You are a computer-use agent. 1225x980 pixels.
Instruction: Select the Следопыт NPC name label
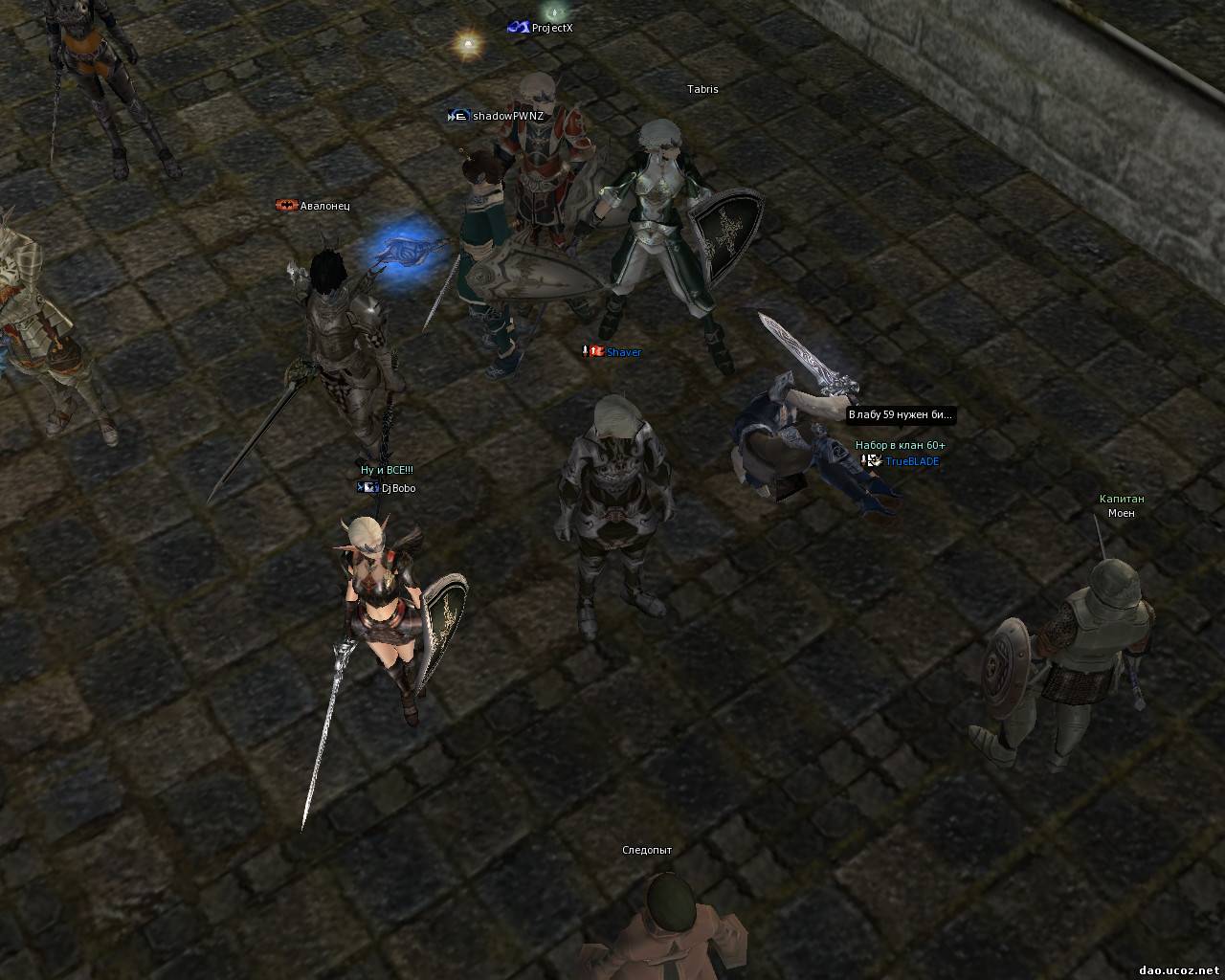647,850
